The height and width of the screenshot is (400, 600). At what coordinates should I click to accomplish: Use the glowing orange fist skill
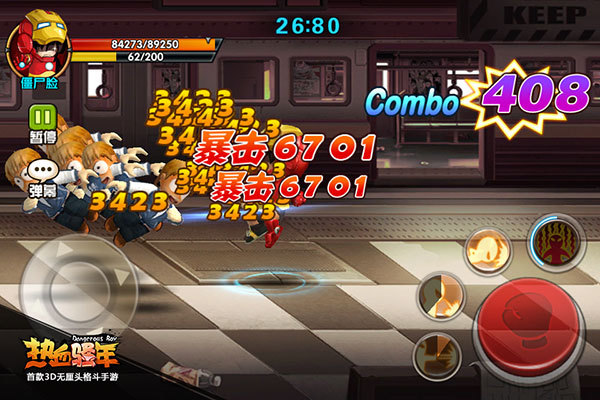click(x=491, y=249)
